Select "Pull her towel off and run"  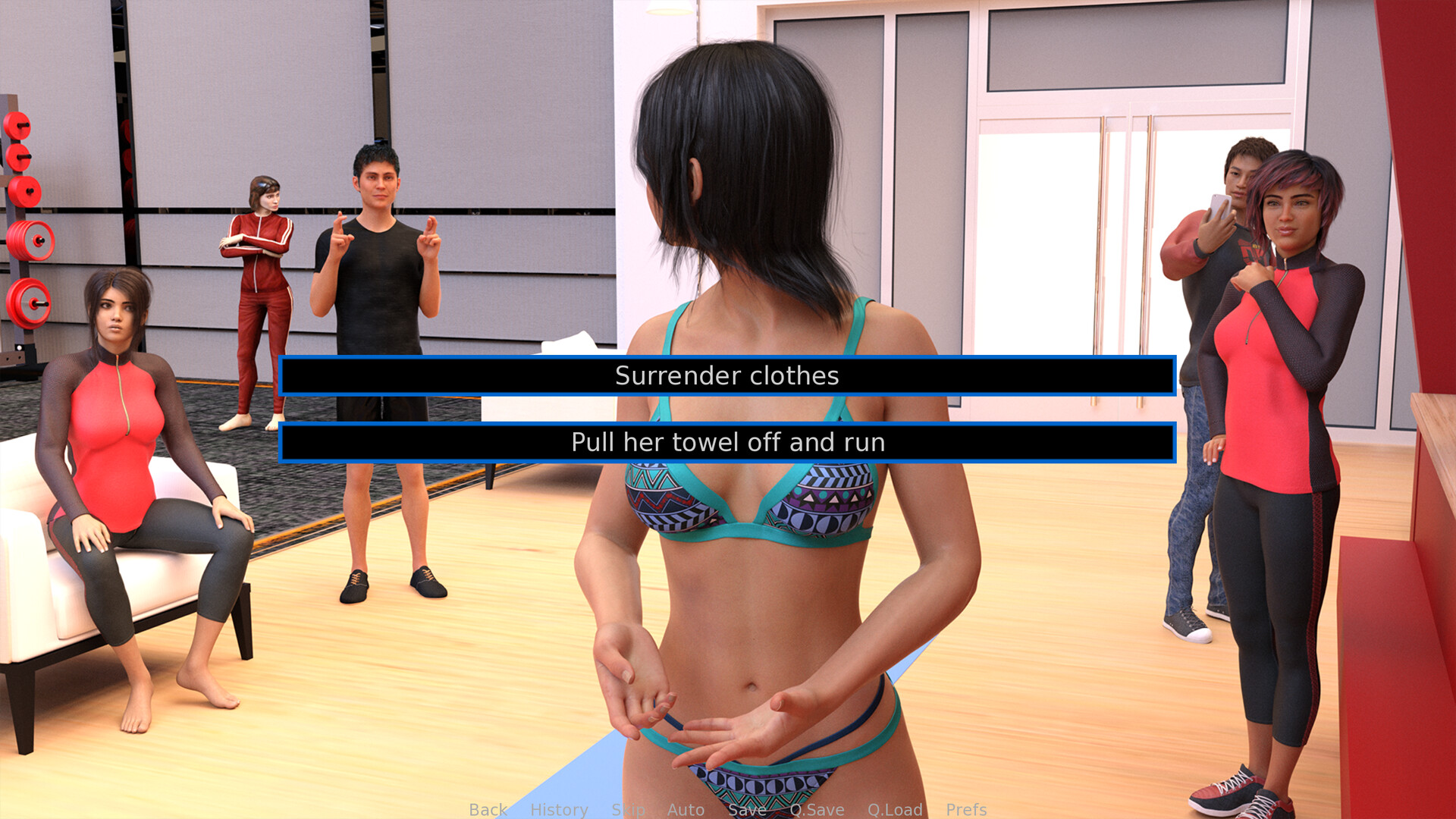727,442
